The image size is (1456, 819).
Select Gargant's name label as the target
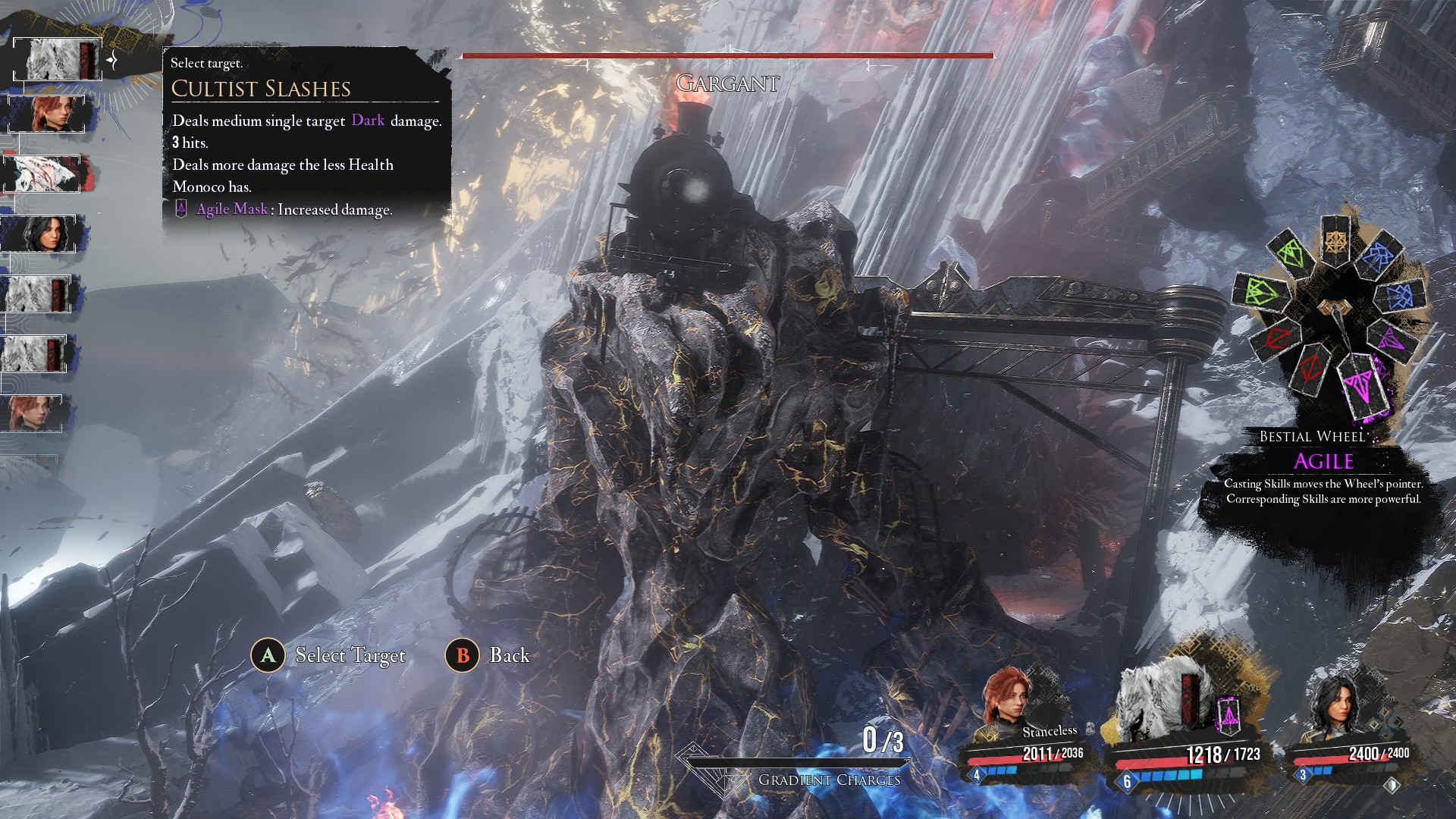click(727, 83)
